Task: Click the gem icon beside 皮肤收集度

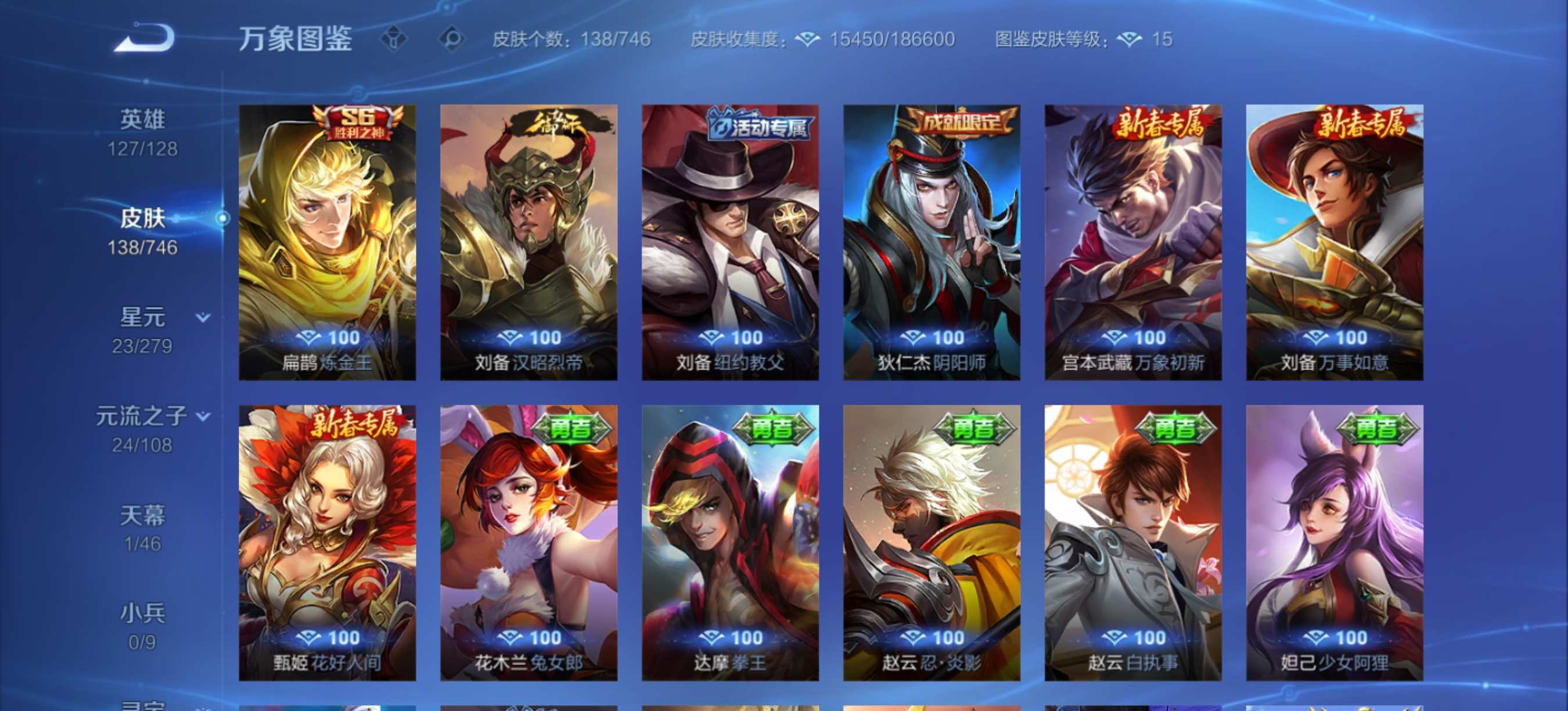Action: pos(808,39)
